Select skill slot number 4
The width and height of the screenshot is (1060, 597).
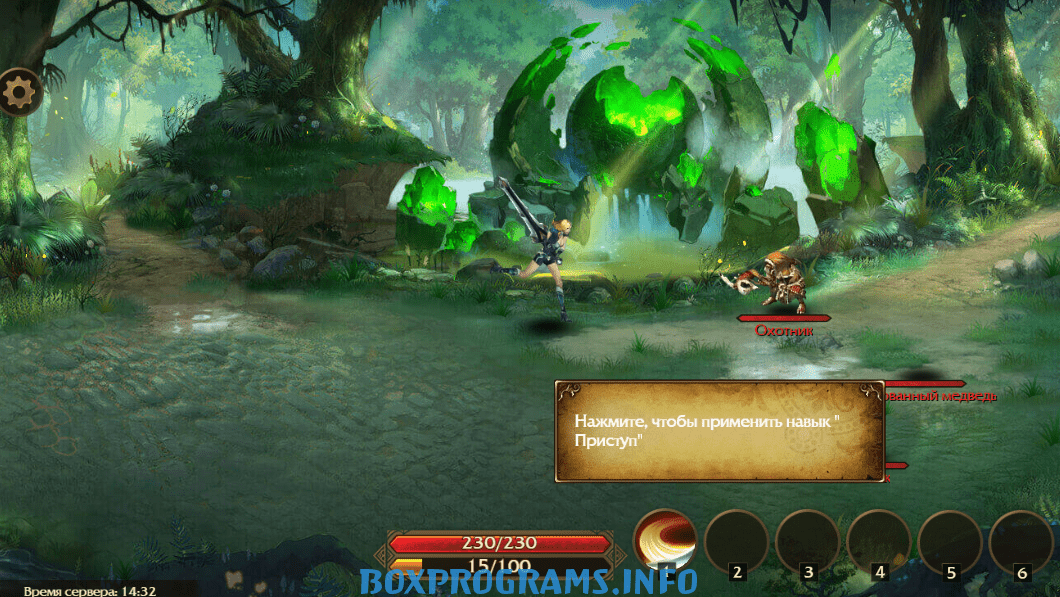pyautogui.click(x=878, y=543)
